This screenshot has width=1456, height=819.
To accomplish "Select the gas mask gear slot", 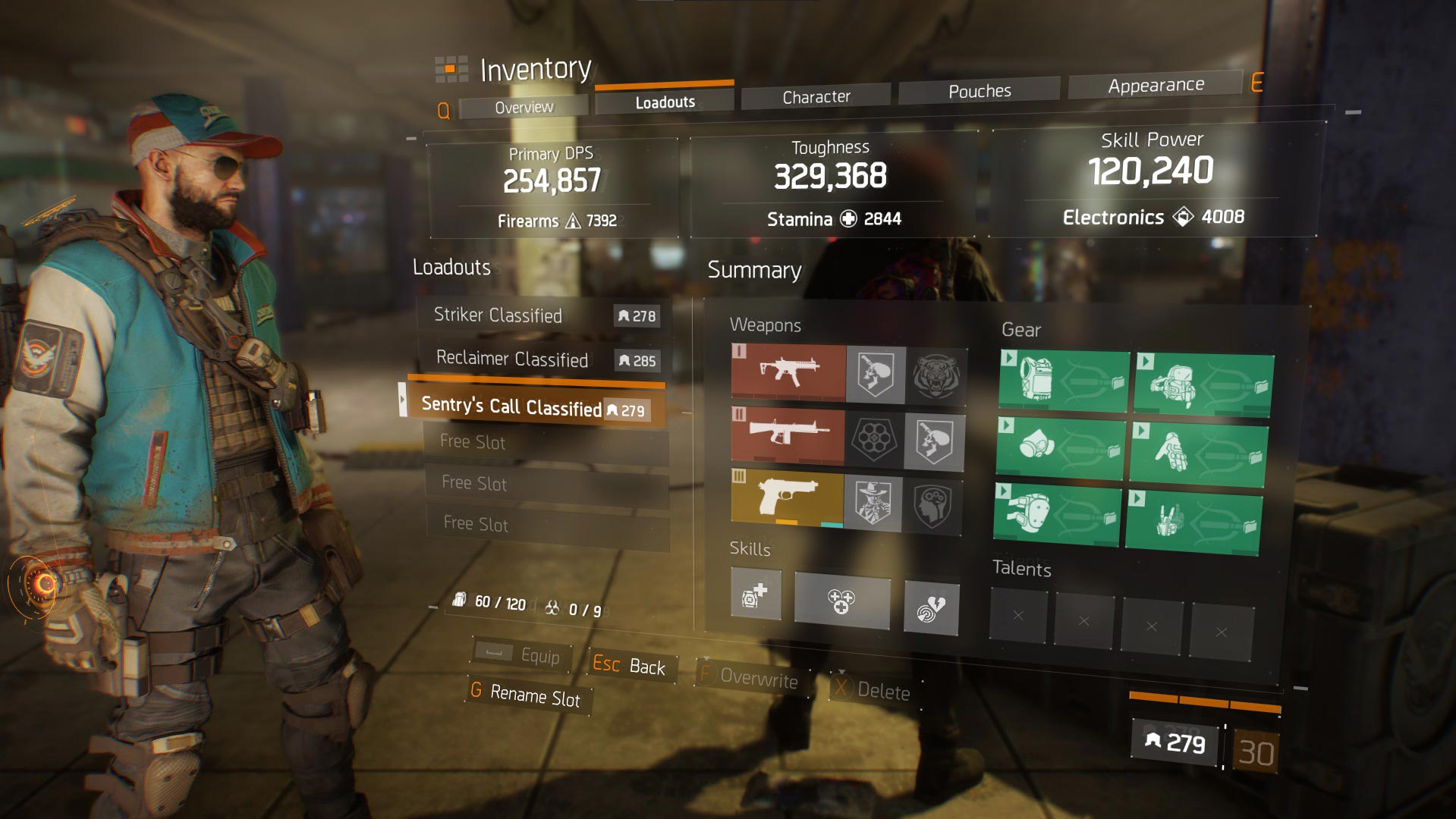I will (1060, 447).
